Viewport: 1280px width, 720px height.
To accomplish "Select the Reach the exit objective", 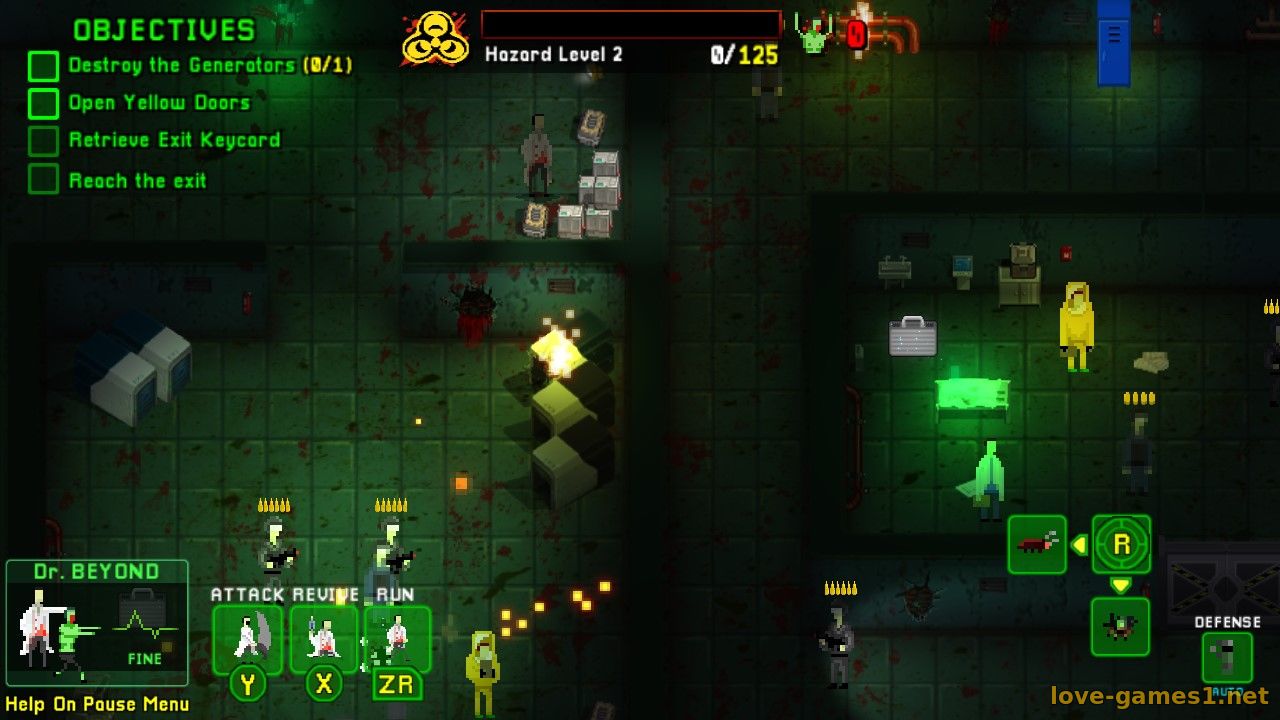I will pyautogui.click(x=137, y=181).
